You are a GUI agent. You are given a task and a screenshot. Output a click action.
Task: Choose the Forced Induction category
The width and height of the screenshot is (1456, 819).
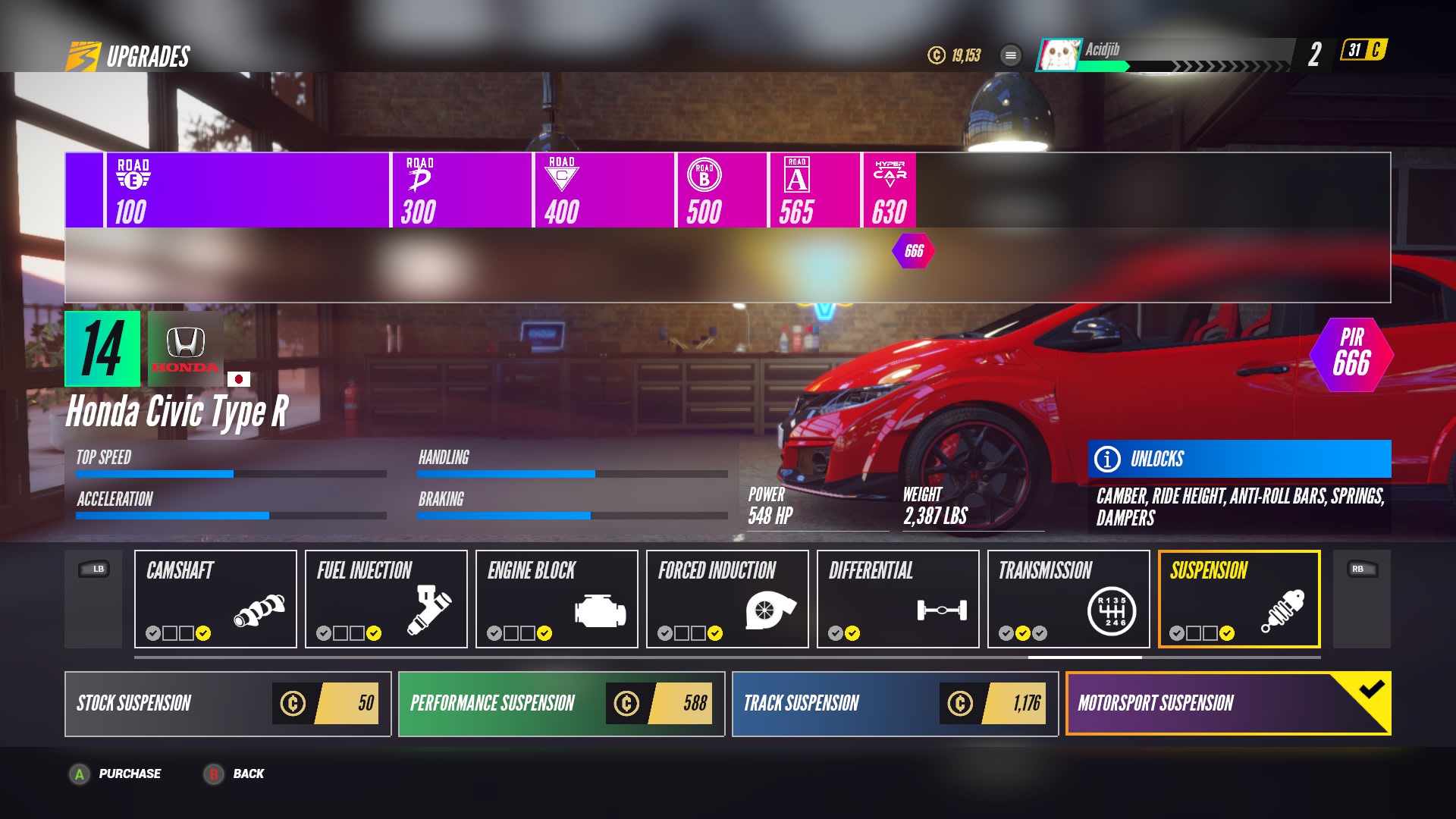[727, 599]
